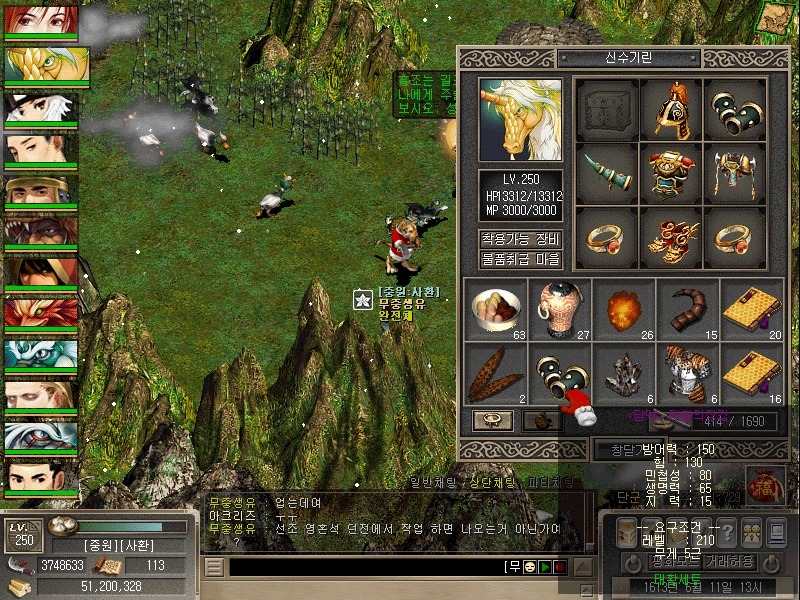This screenshot has height=600, width=800.
Task: Select the chest armor equipment slot
Action: pyautogui.click(x=671, y=172)
